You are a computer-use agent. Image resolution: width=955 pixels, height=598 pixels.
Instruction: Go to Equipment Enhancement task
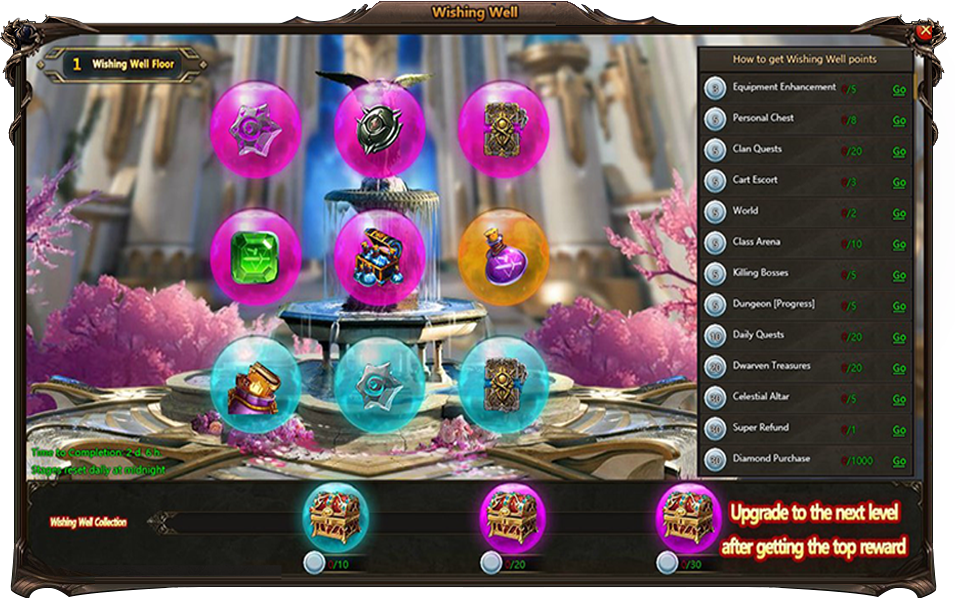899,89
